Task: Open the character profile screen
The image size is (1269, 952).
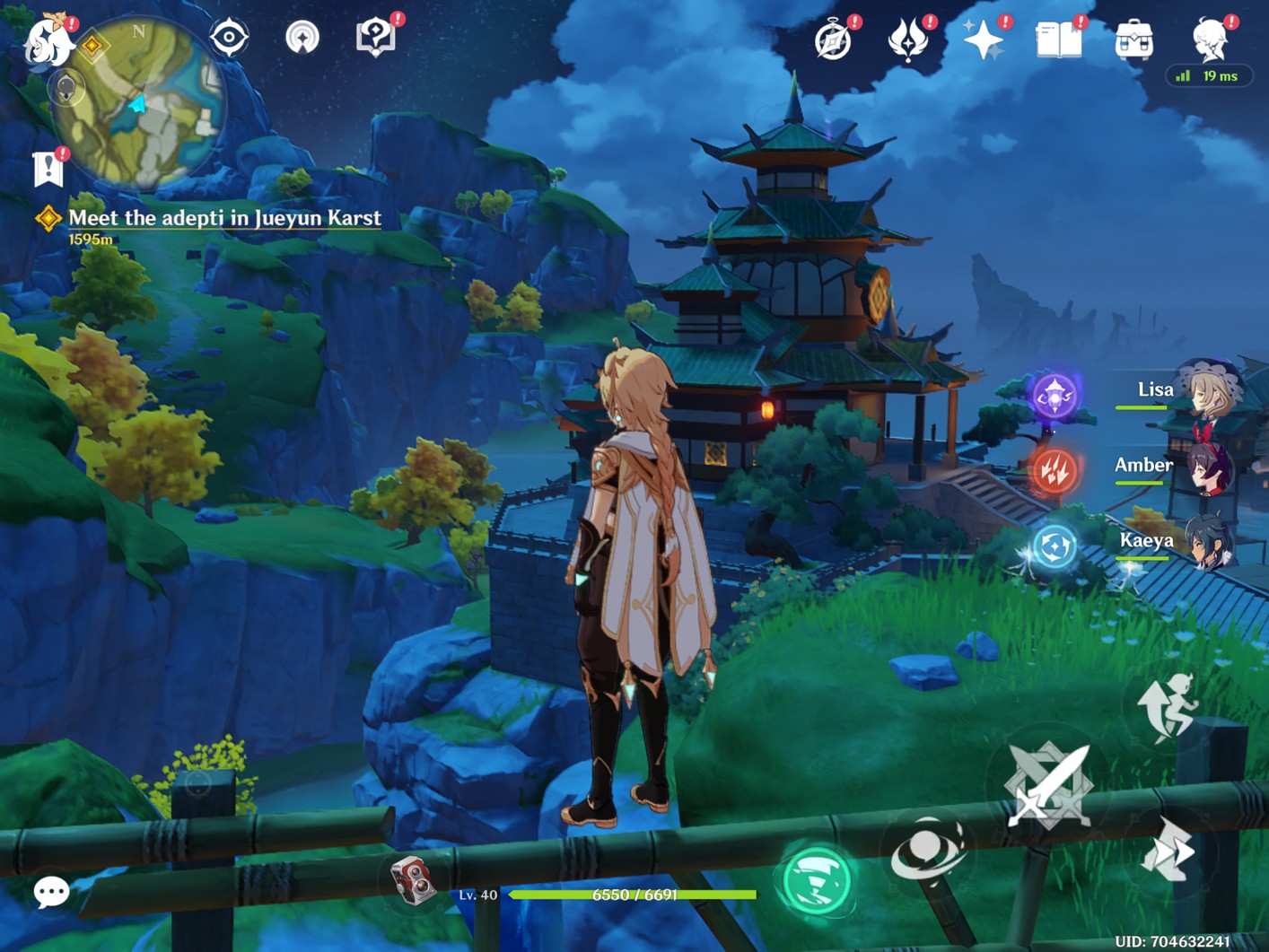Action: [1209, 40]
